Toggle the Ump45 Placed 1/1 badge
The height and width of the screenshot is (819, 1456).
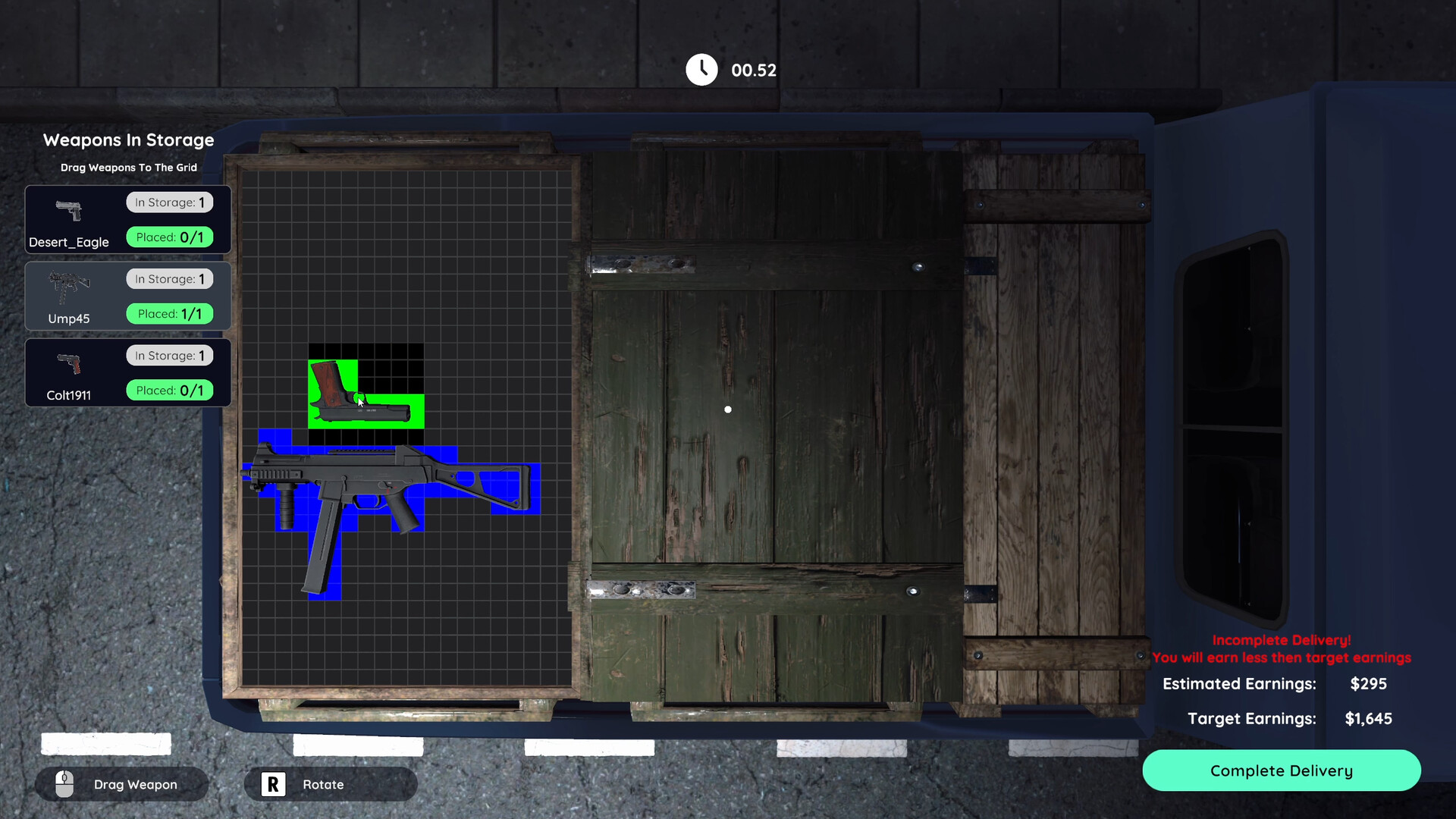169,313
